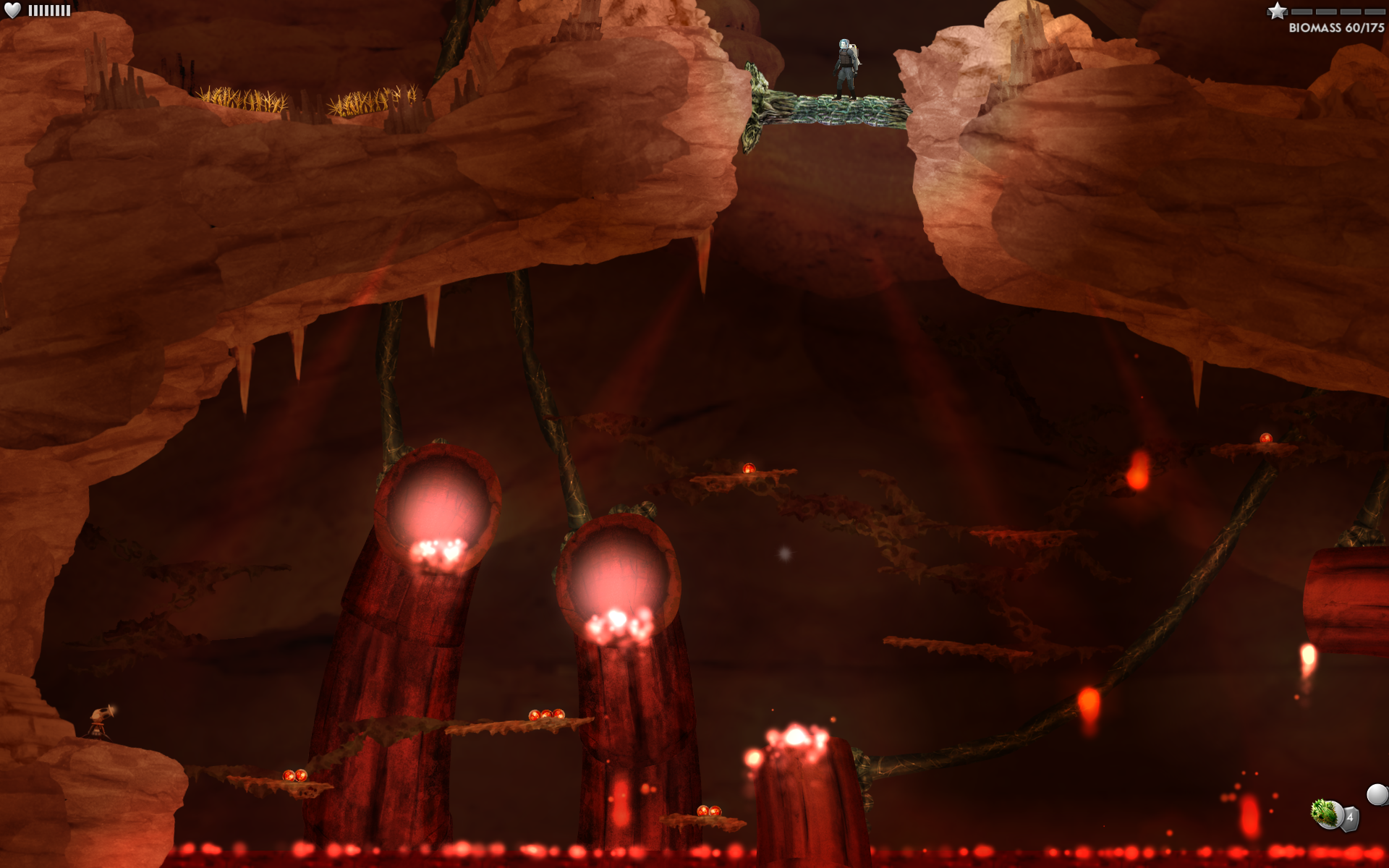The width and height of the screenshot is (1389, 868).
Task: Click the empty round seed slot above inventory
Action: pos(1377,793)
